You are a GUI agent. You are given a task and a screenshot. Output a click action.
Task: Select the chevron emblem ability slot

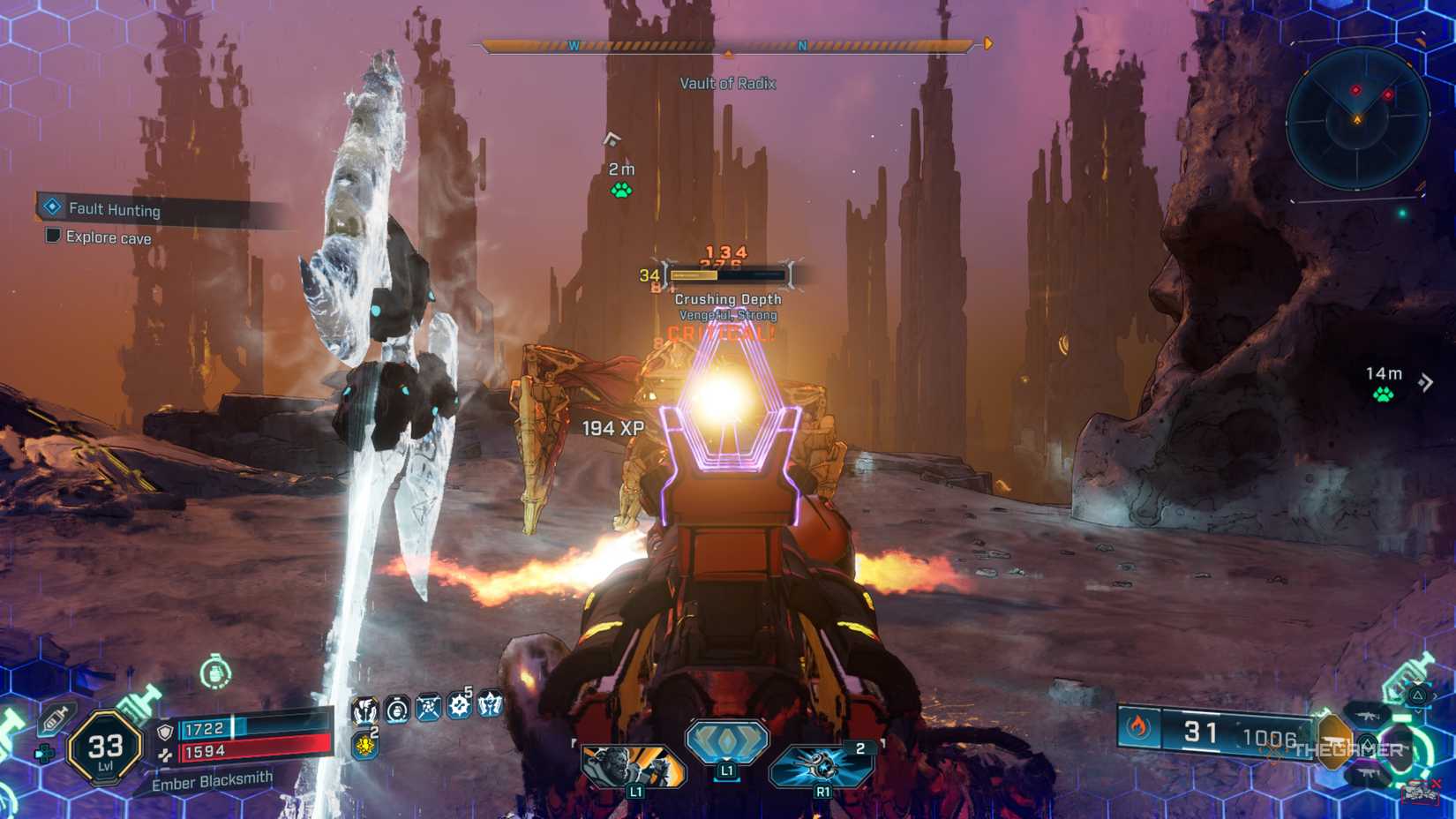click(x=727, y=741)
